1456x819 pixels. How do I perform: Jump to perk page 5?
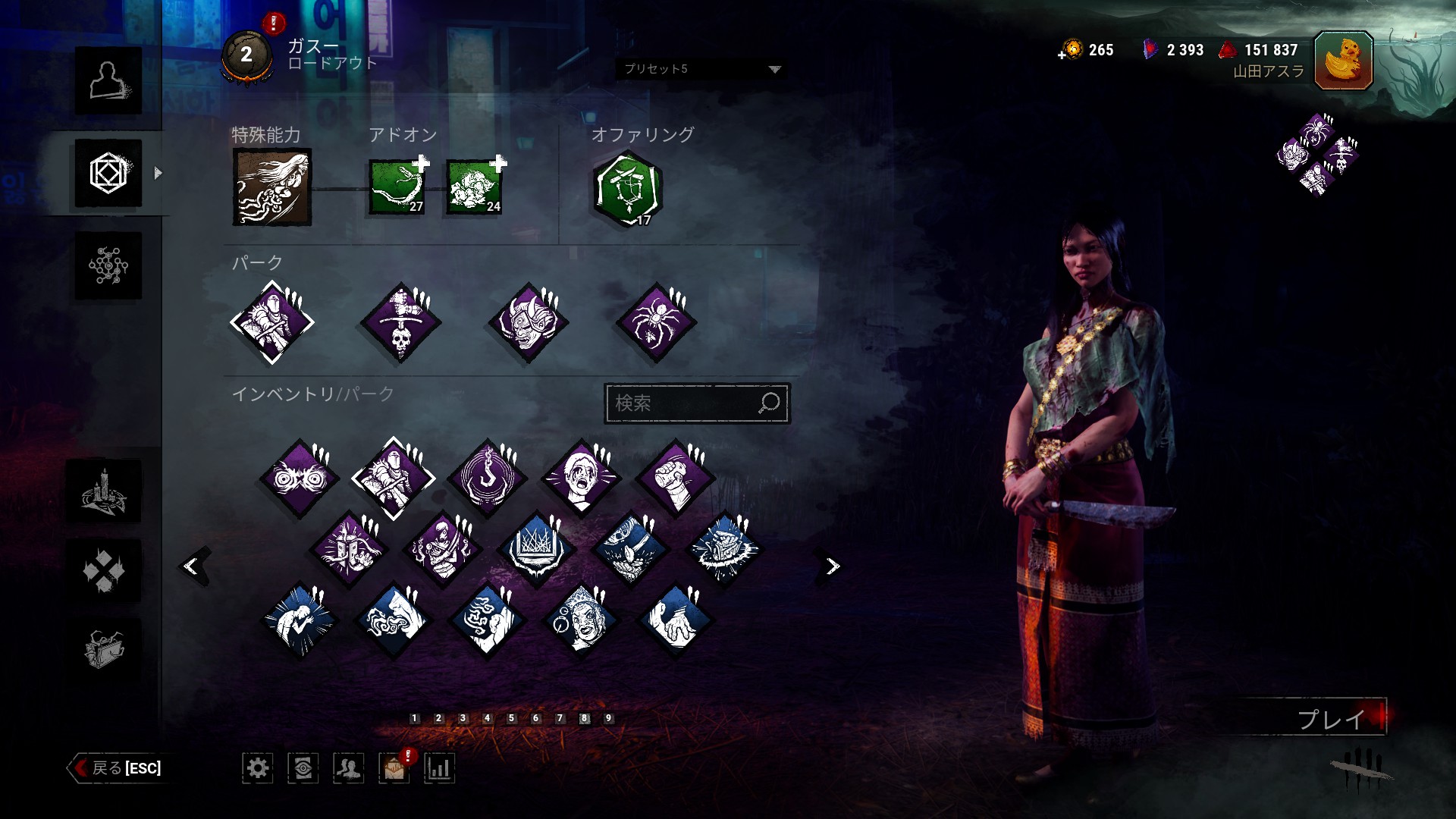tap(511, 718)
